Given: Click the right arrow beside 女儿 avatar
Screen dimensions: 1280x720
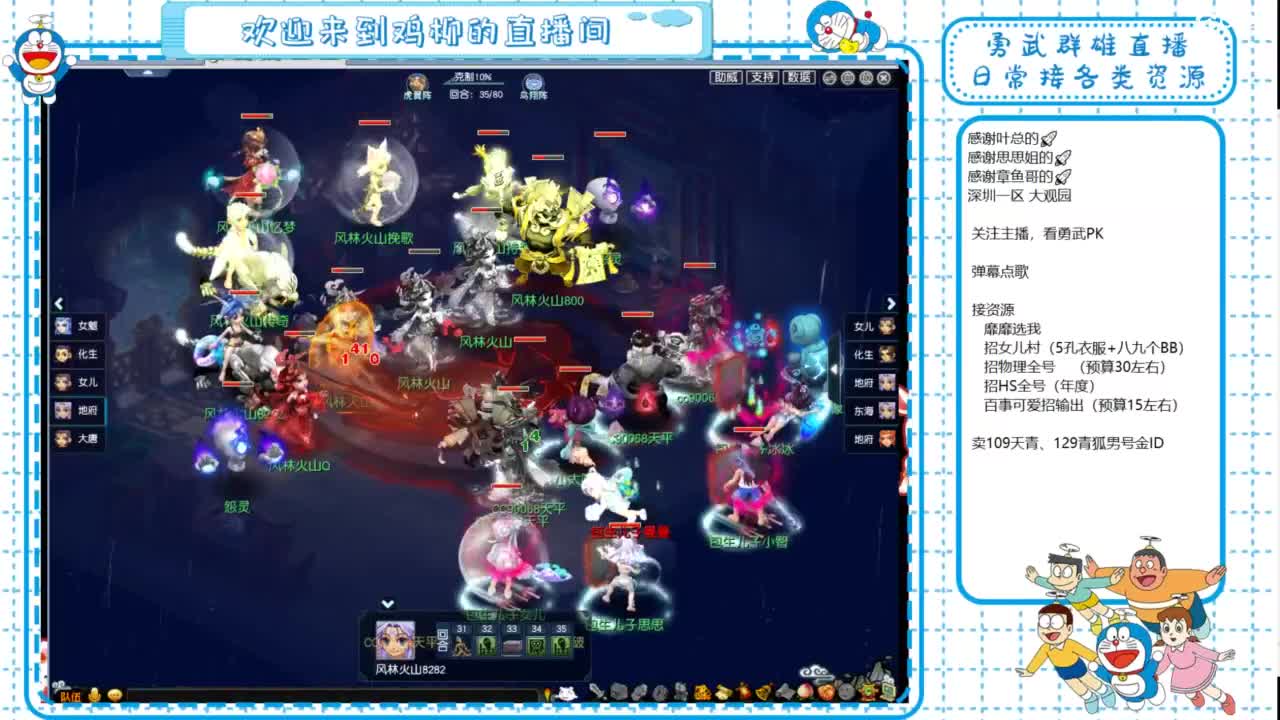Looking at the screenshot, I should point(892,303).
